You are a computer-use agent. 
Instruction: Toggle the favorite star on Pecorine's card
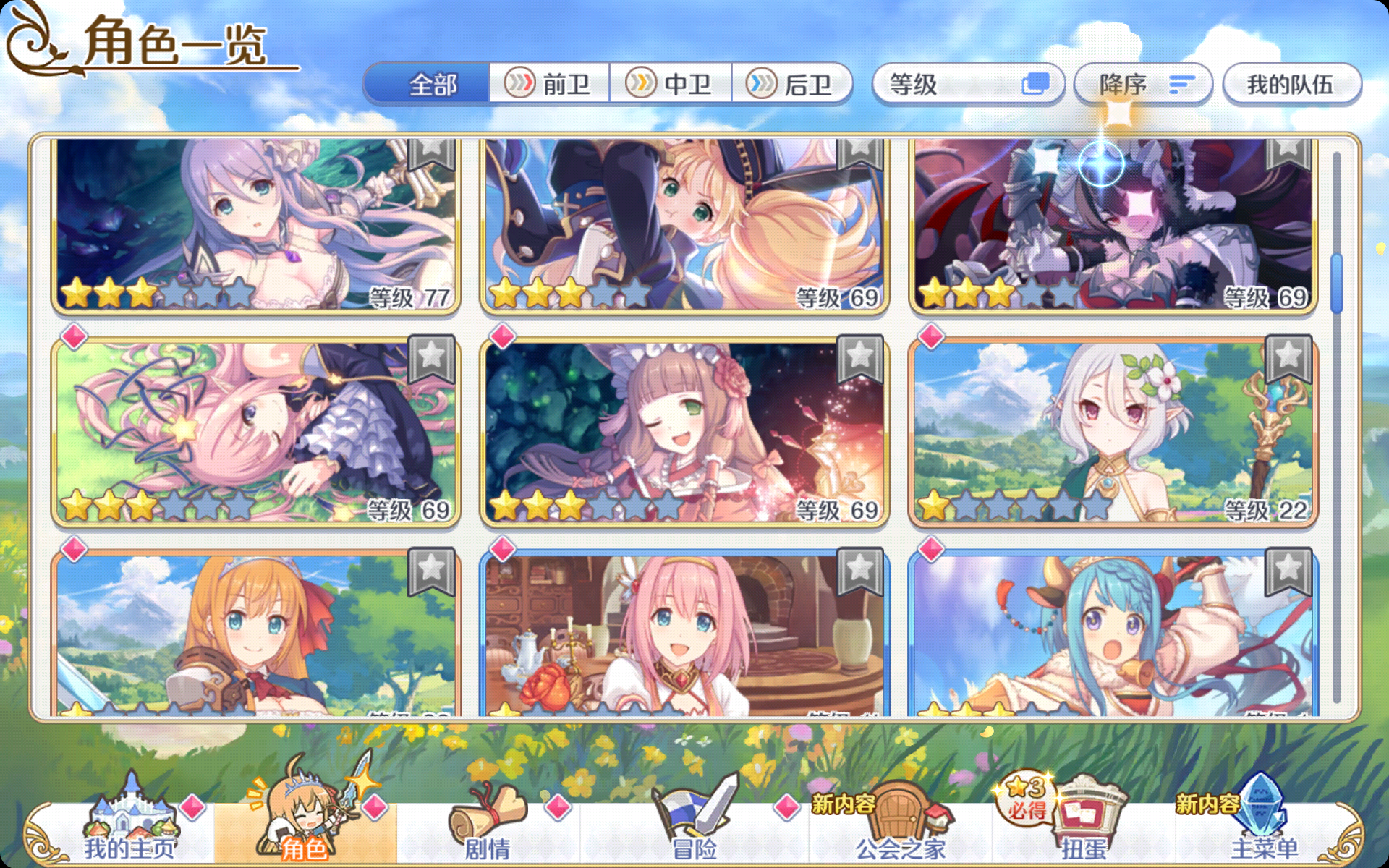(x=433, y=570)
